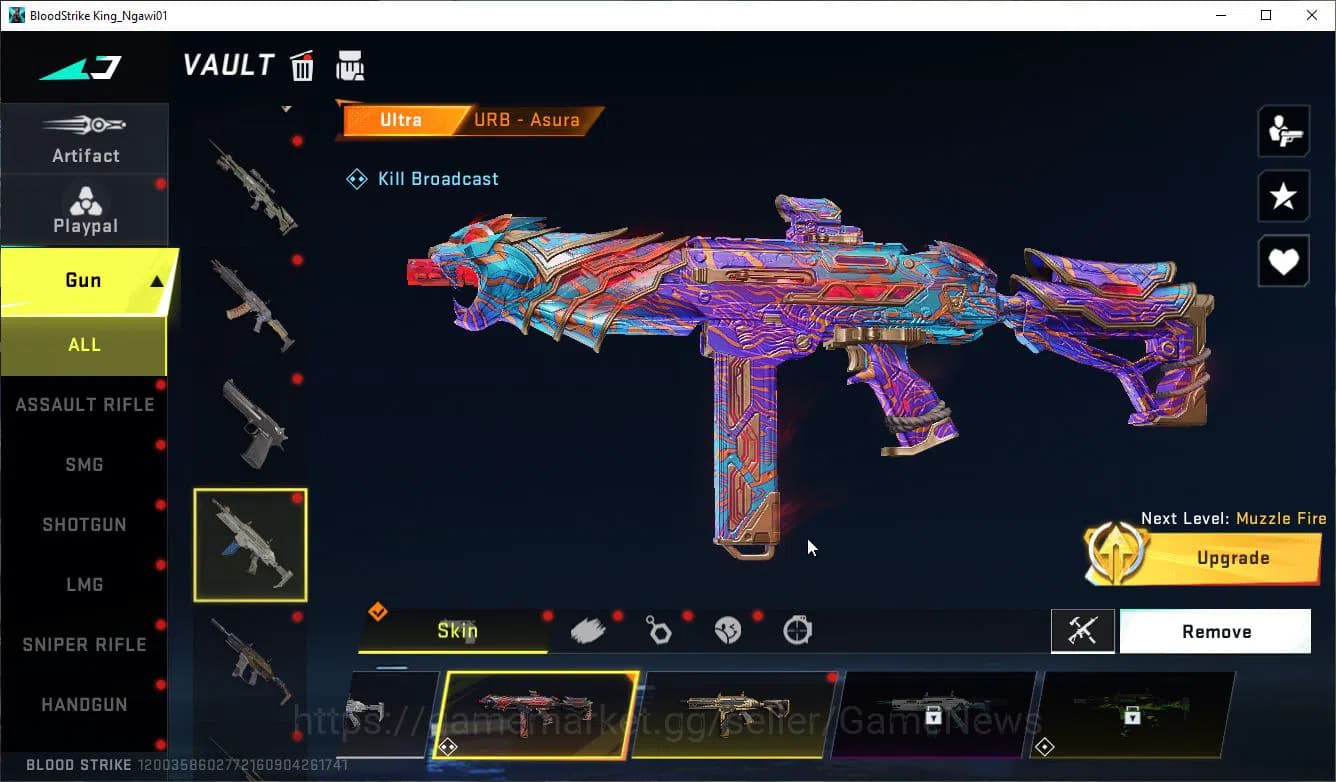Open favorites with the star icon
The width and height of the screenshot is (1336, 782).
[1283, 196]
